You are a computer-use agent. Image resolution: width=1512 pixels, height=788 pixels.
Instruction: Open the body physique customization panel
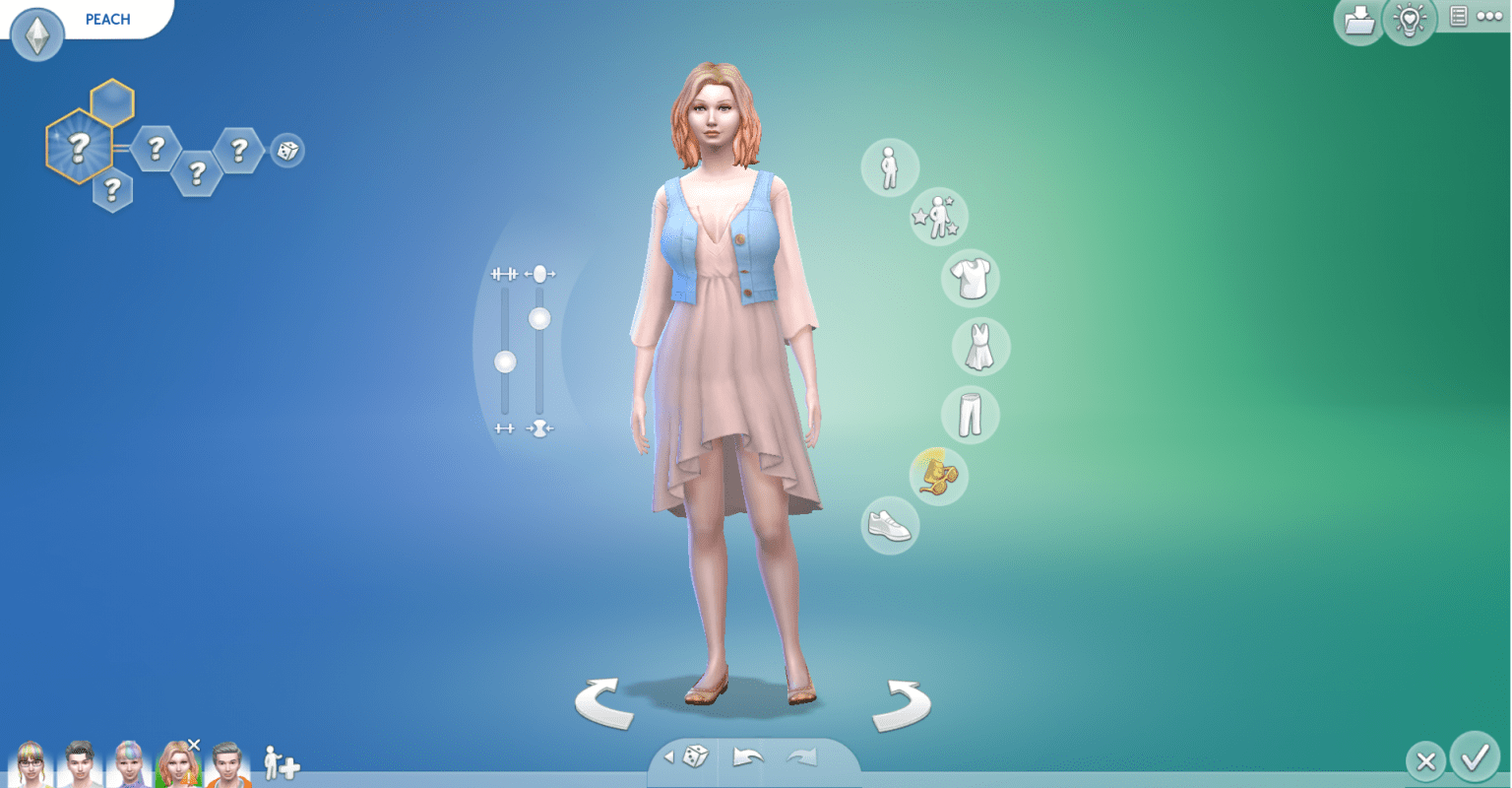tap(888, 166)
